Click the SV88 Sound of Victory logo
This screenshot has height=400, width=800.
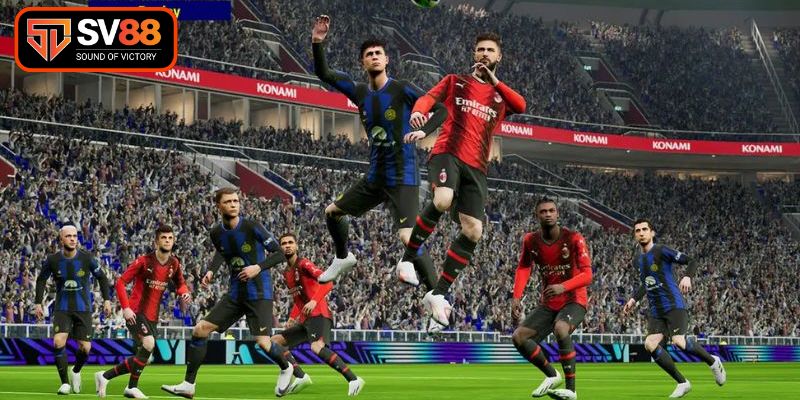coord(95,39)
